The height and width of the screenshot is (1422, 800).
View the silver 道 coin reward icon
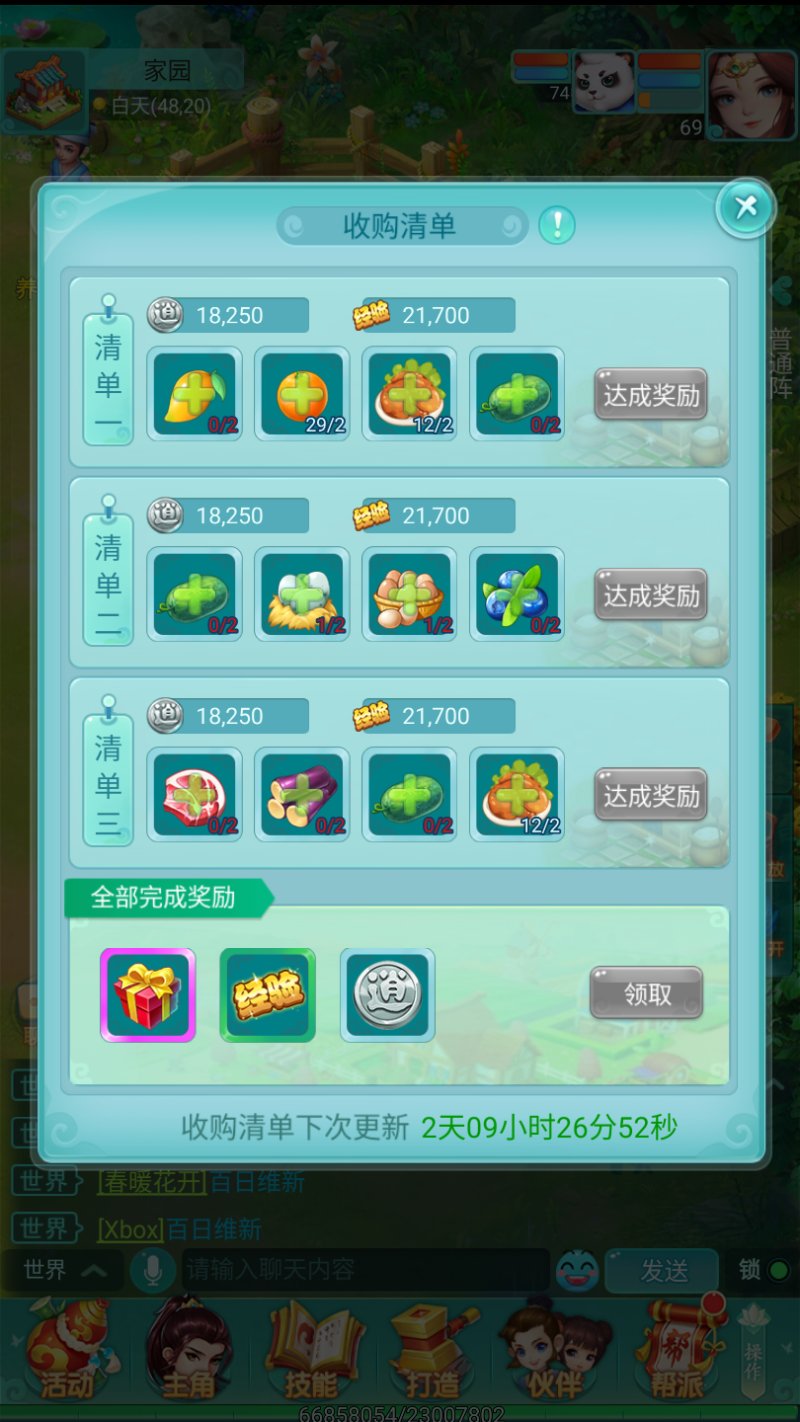[388, 995]
